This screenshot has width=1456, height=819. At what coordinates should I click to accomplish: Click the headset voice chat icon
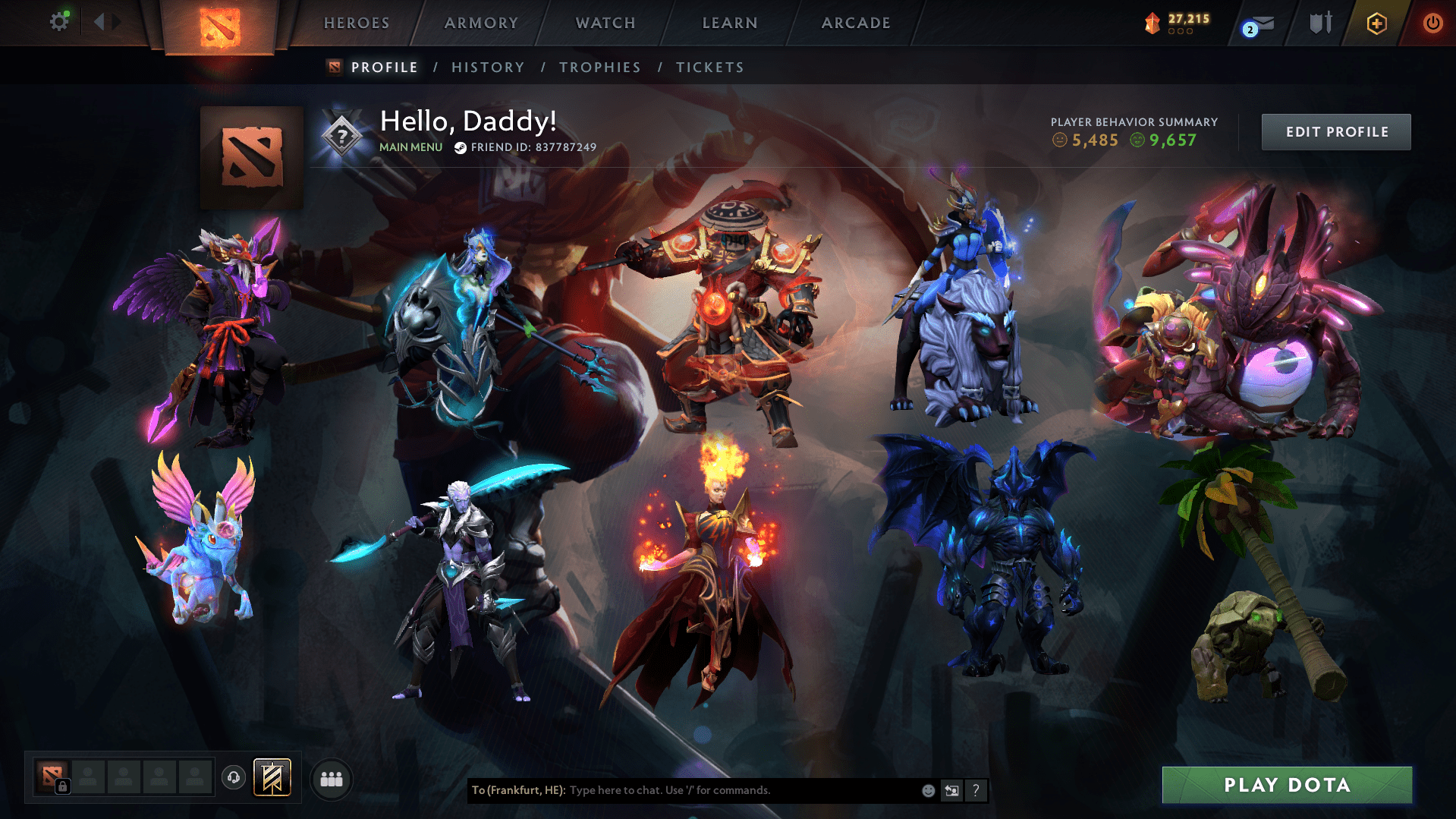click(234, 778)
